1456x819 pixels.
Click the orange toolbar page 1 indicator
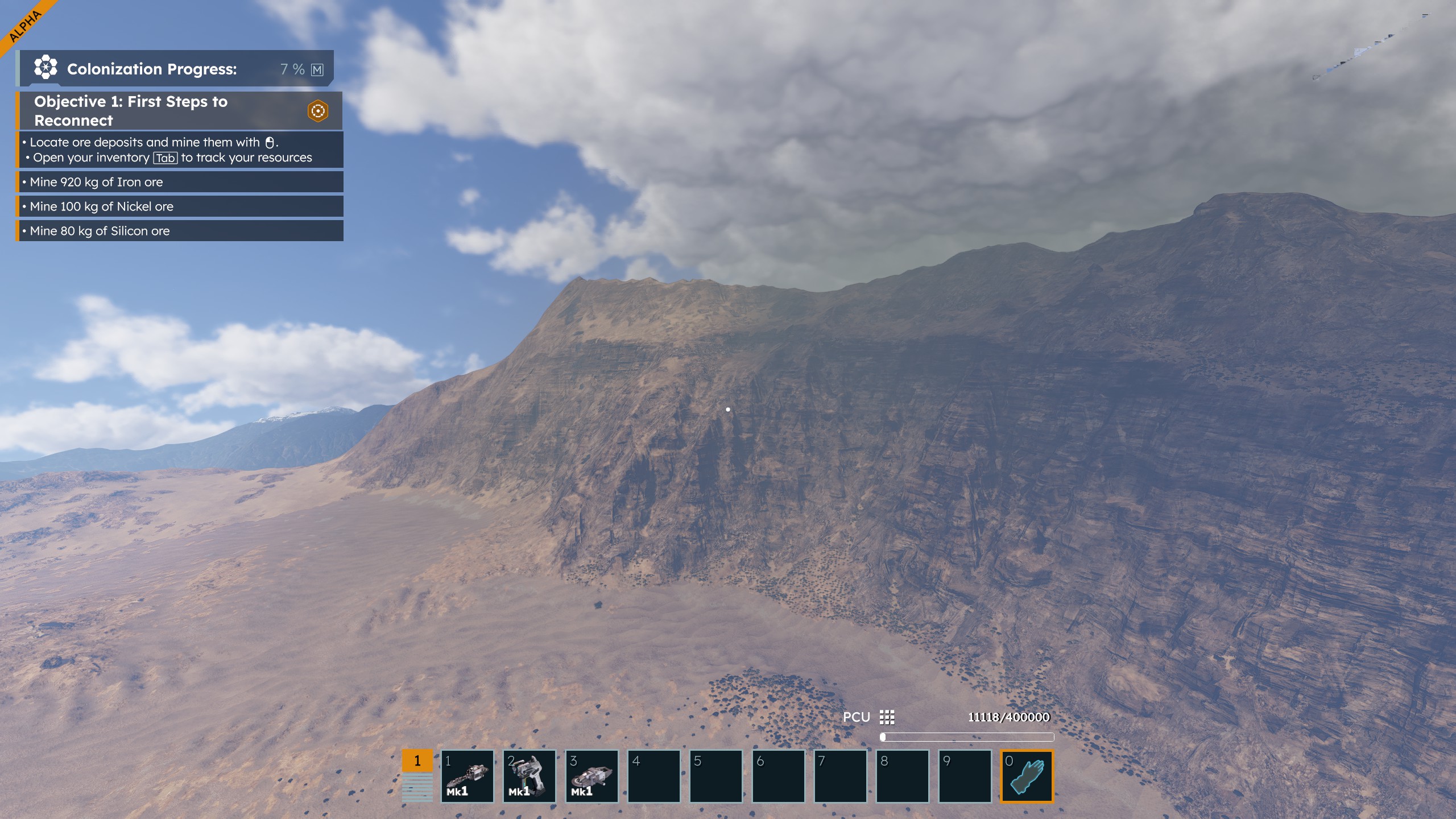417,761
